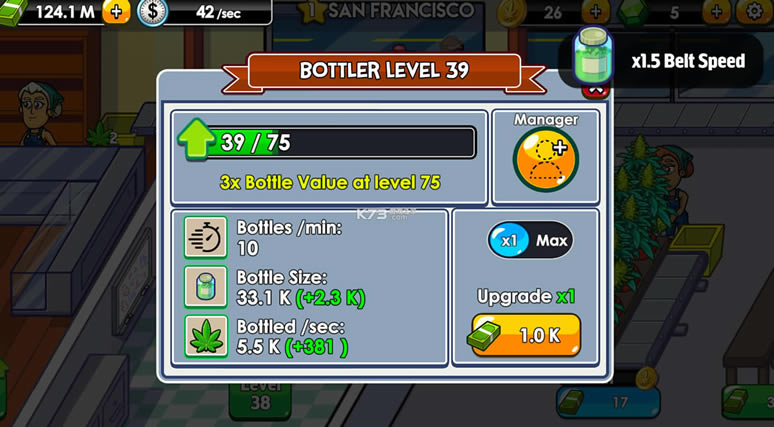Tap the dollar income-per-second icon
774x427 pixels.
[151, 12]
